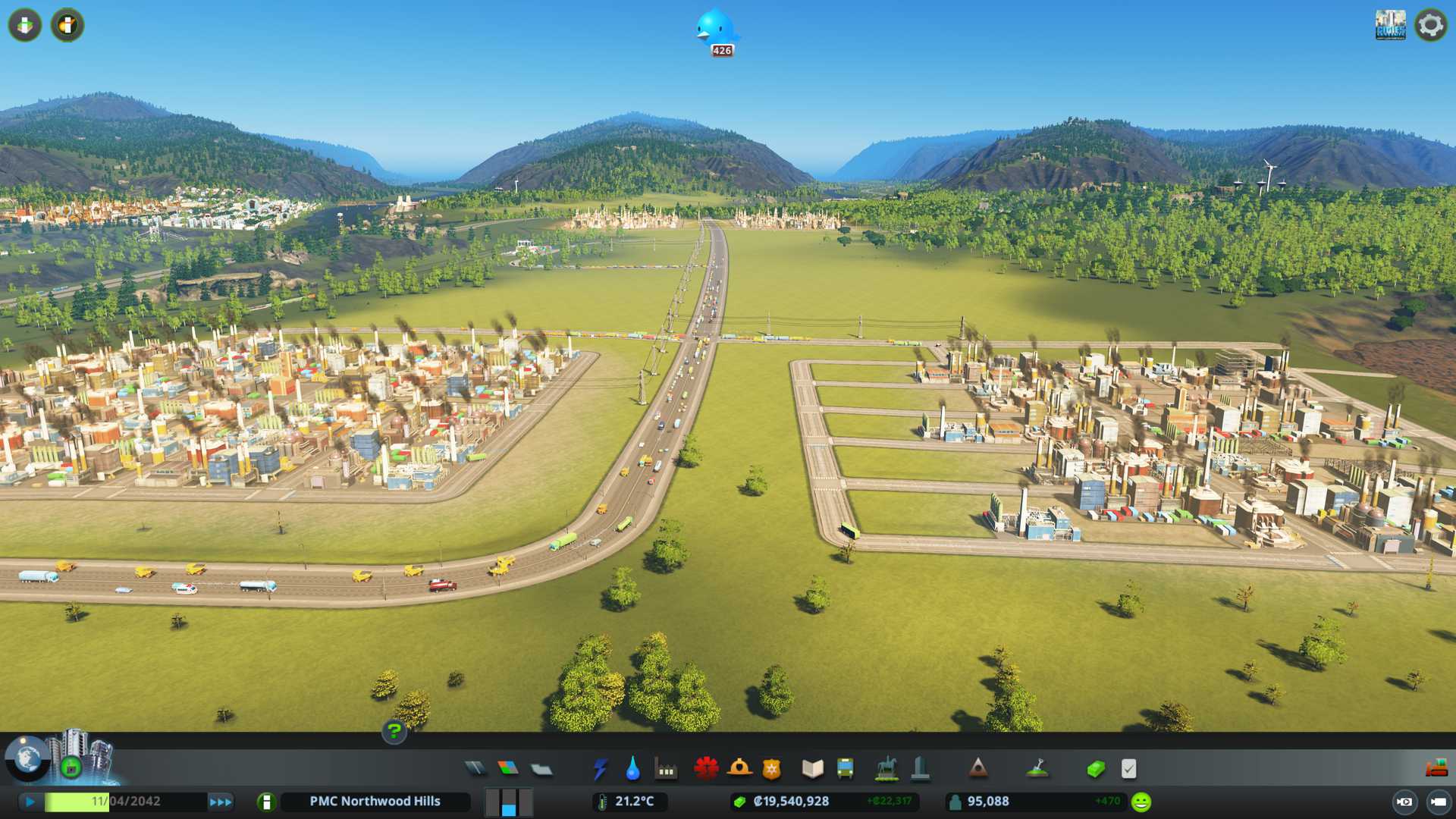This screenshot has width=1456, height=819.
Task: Open the Roads build menu
Action: (475, 769)
